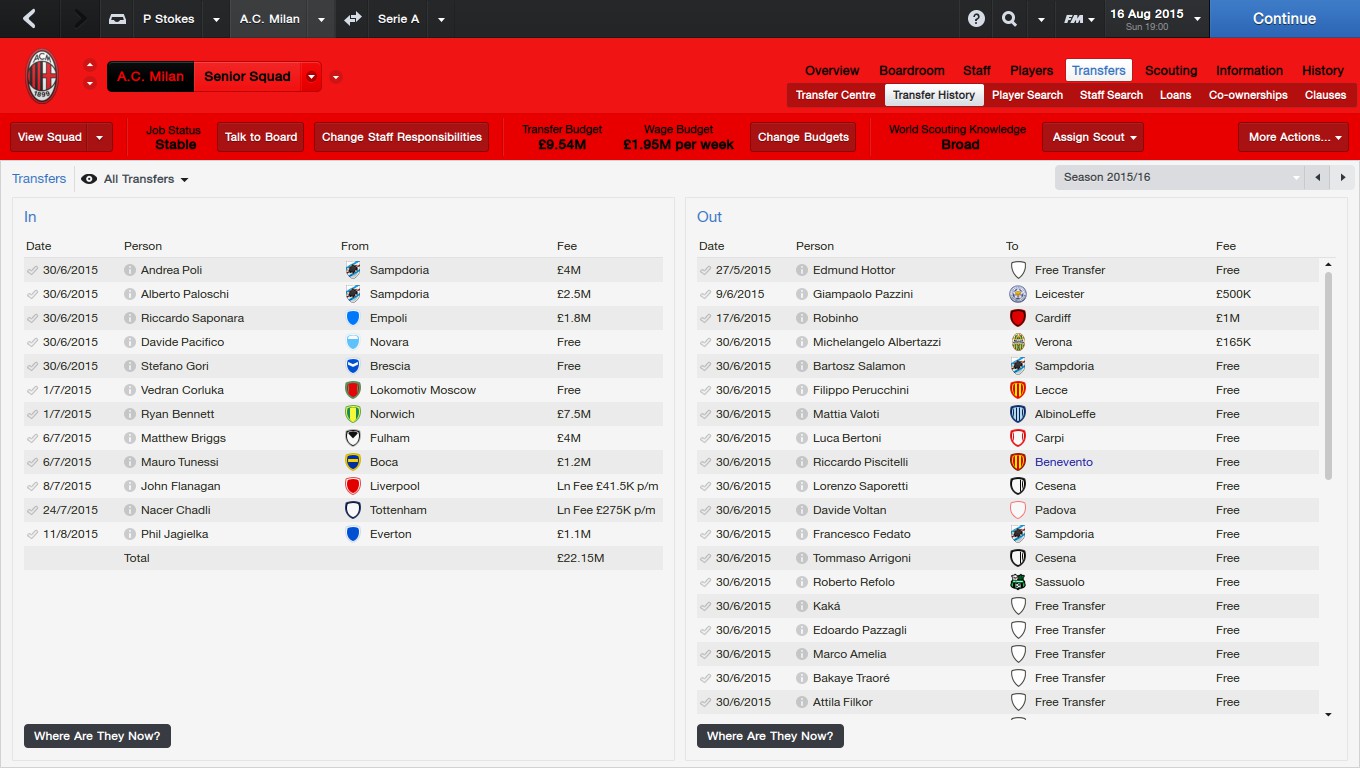Select Ryan Bennett in the In list
The height and width of the screenshot is (768, 1360).
click(x=177, y=414)
